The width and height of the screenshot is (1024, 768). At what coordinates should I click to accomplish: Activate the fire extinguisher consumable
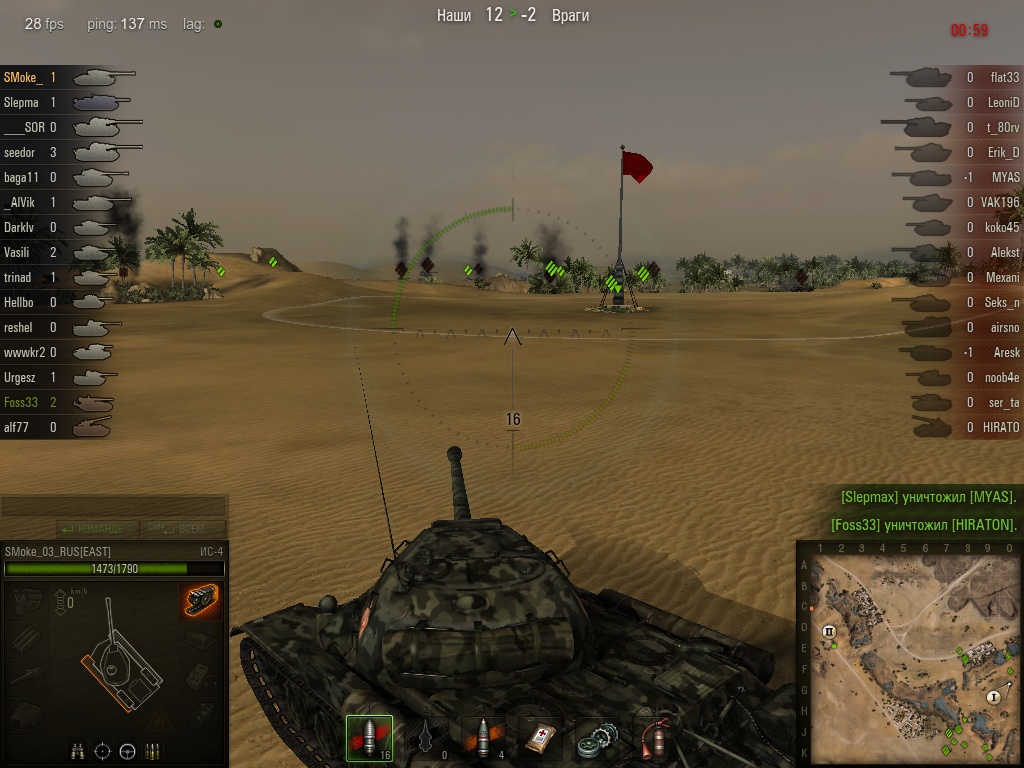click(x=654, y=738)
